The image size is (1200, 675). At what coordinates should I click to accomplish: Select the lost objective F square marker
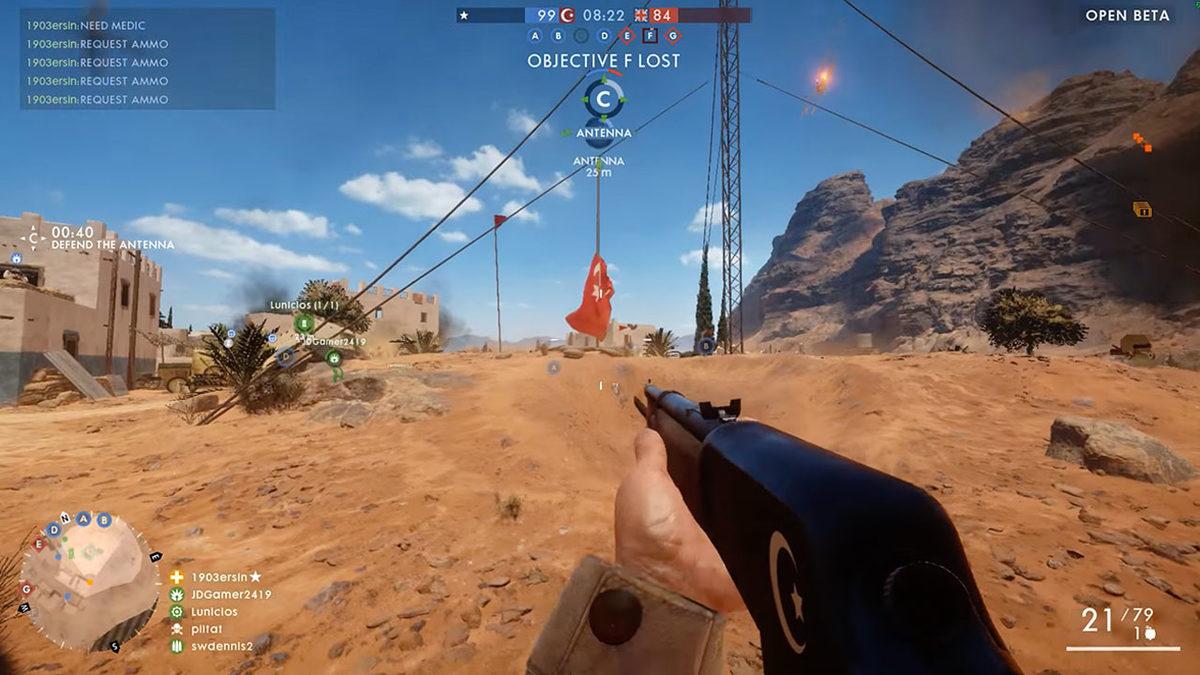tap(650, 36)
